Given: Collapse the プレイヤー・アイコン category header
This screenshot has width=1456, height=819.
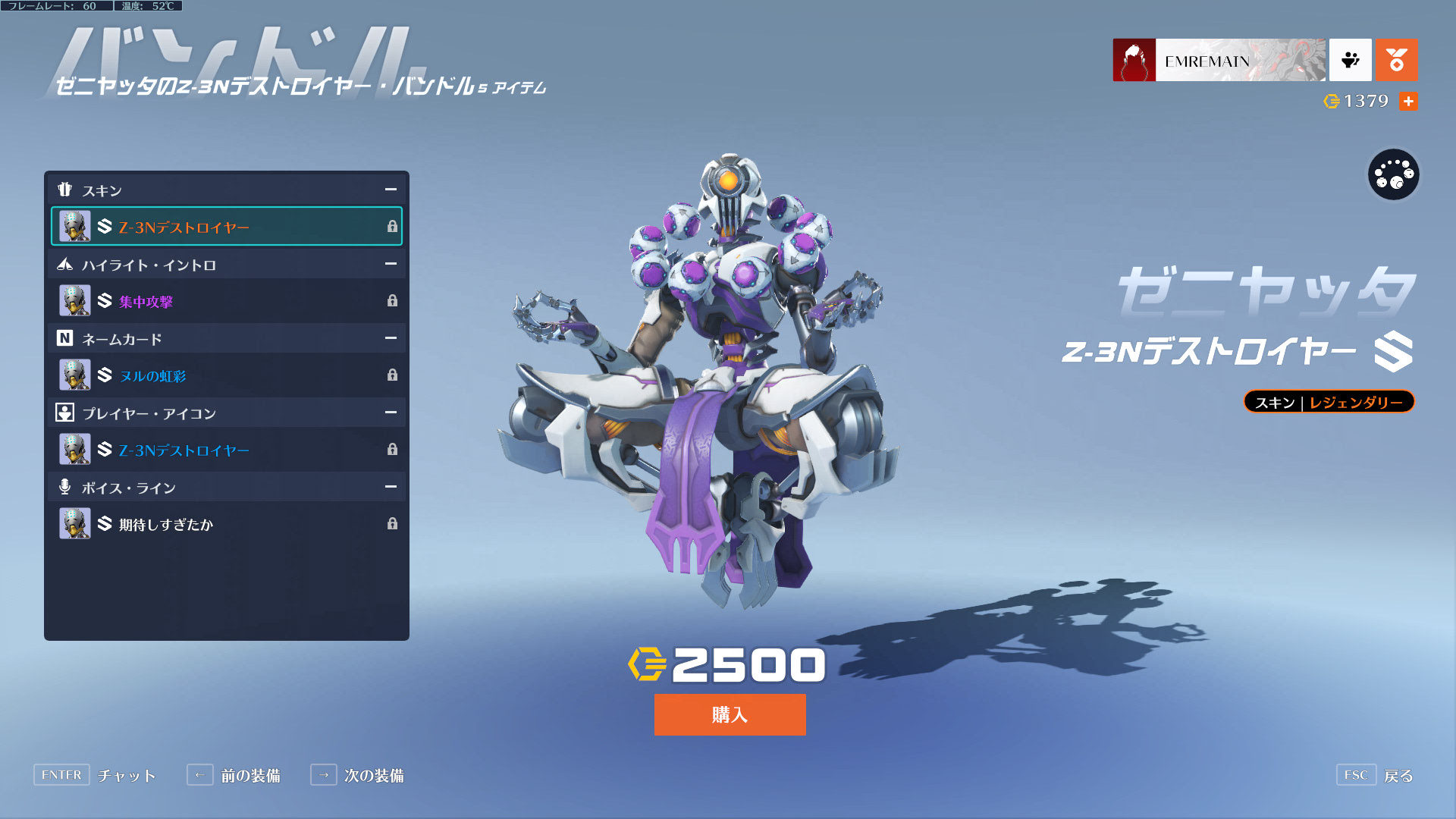Looking at the screenshot, I should tap(391, 413).
